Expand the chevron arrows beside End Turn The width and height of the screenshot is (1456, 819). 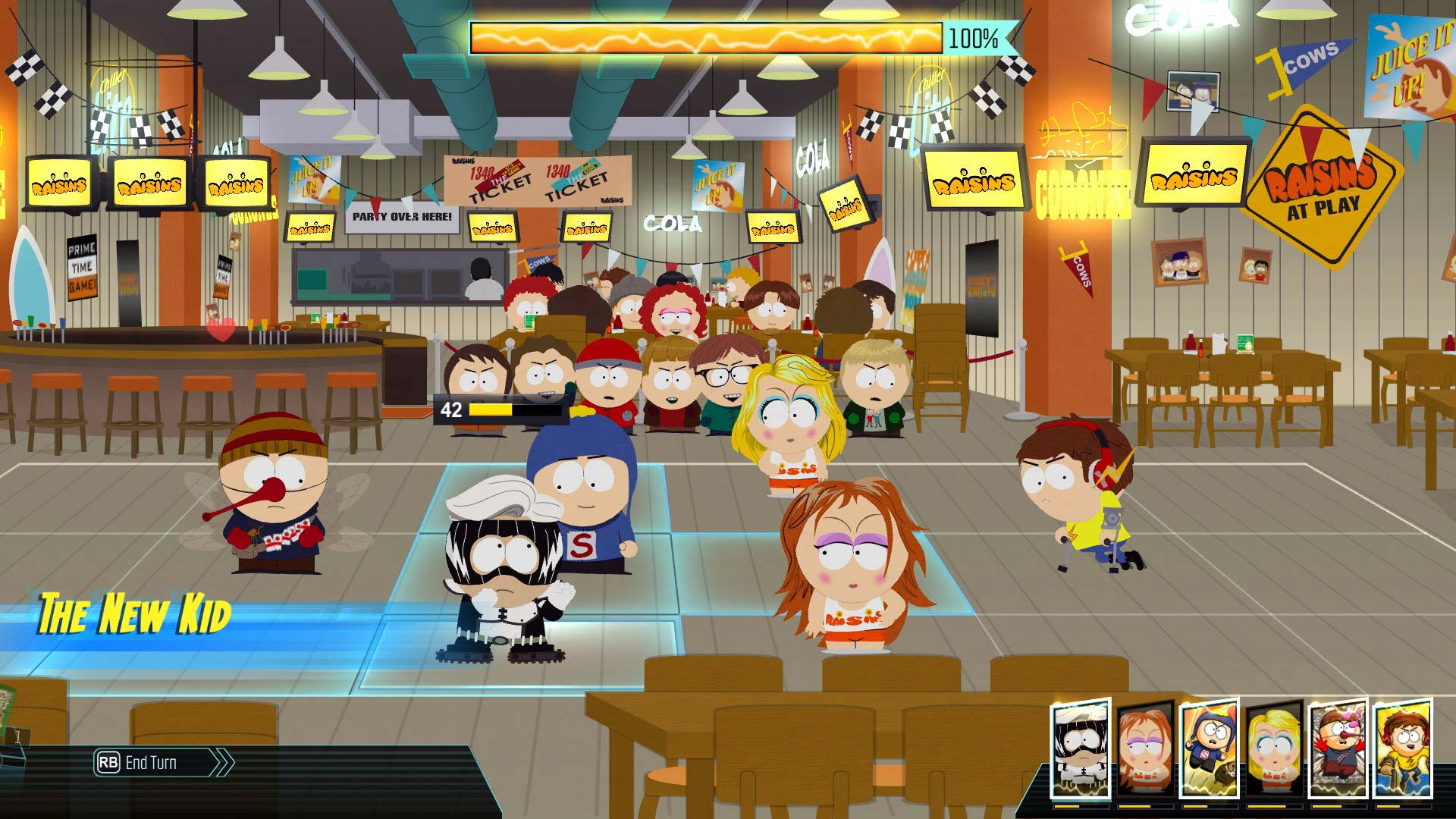point(220,764)
